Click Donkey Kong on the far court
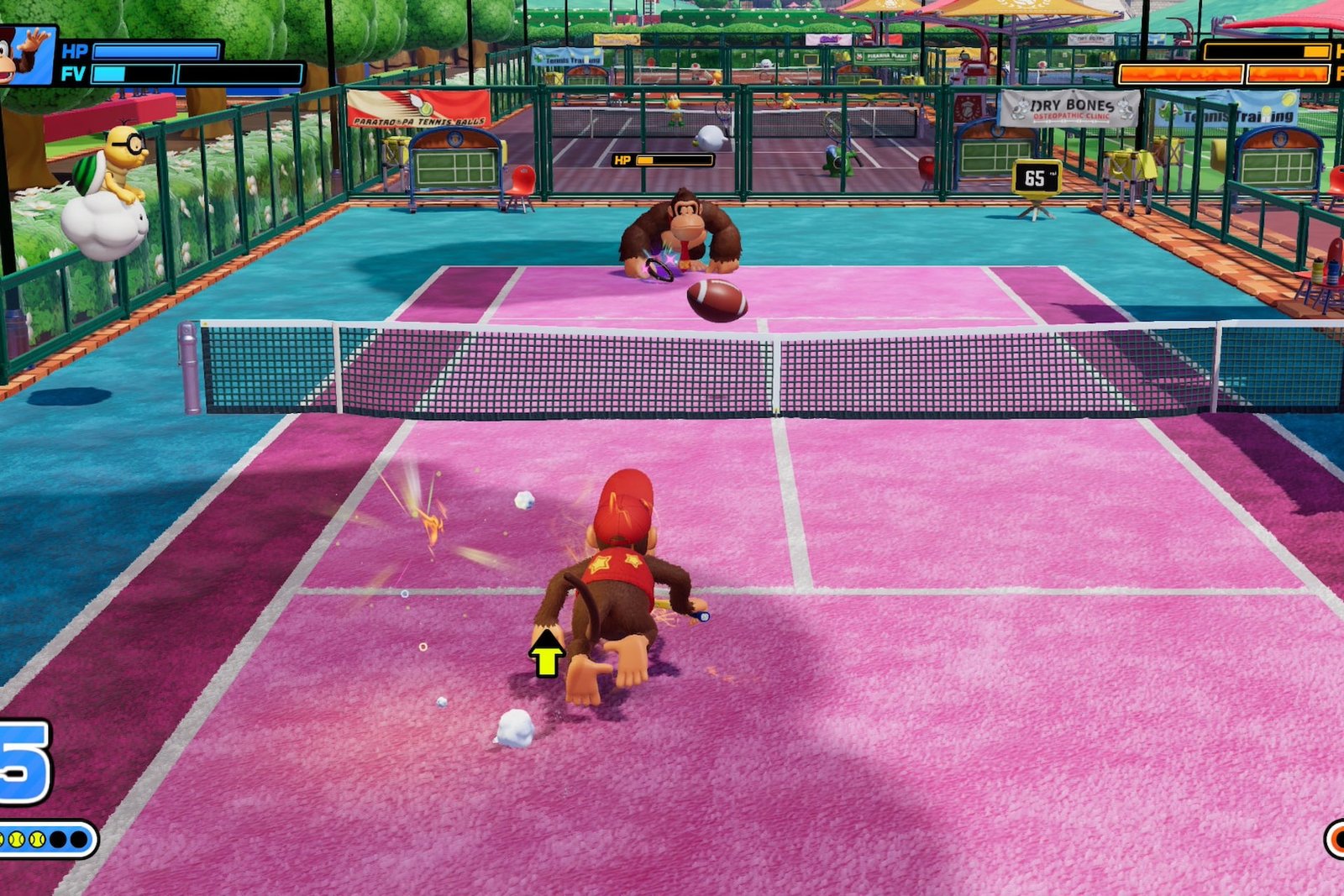This screenshot has width=1344, height=896. tap(685, 227)
